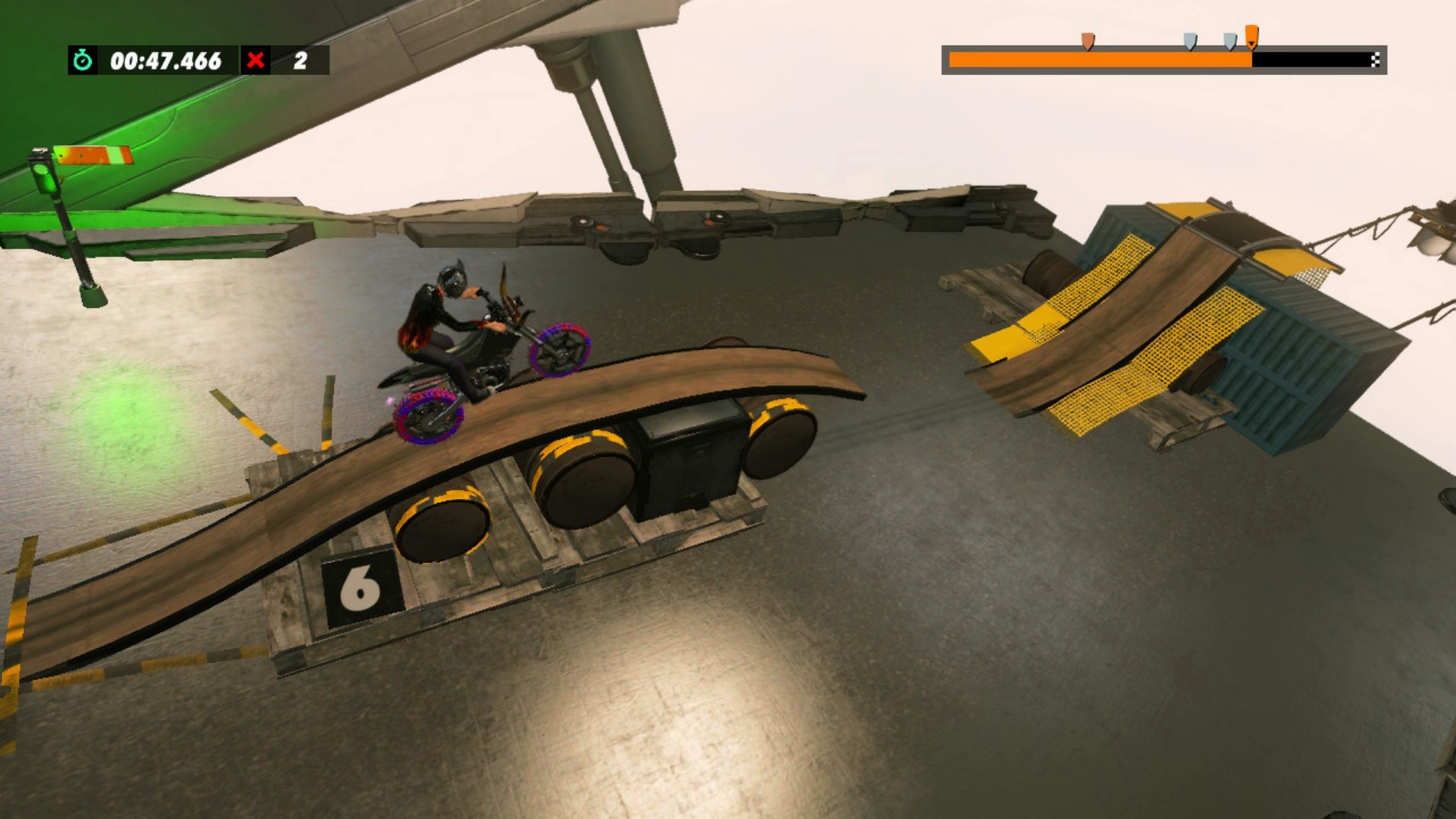This screenshot has width=1456, height=819.
Task: Click the red X faults icon
Action: (256, 60)
